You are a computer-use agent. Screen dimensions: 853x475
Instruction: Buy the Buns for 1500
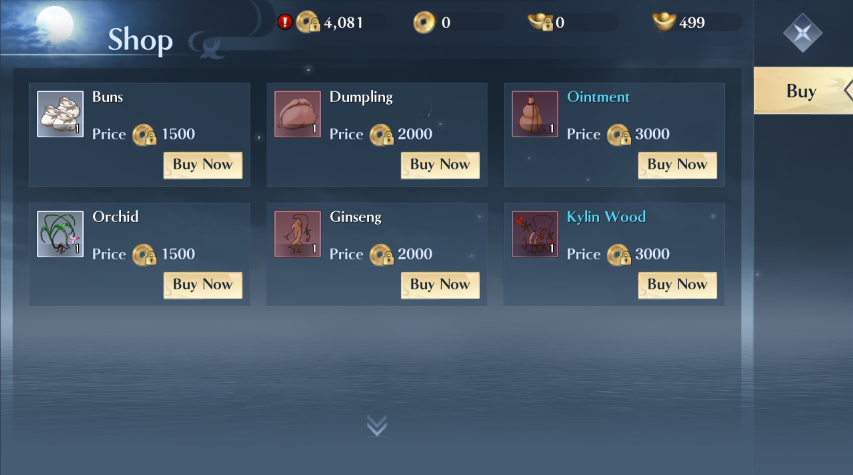point(203,165)
